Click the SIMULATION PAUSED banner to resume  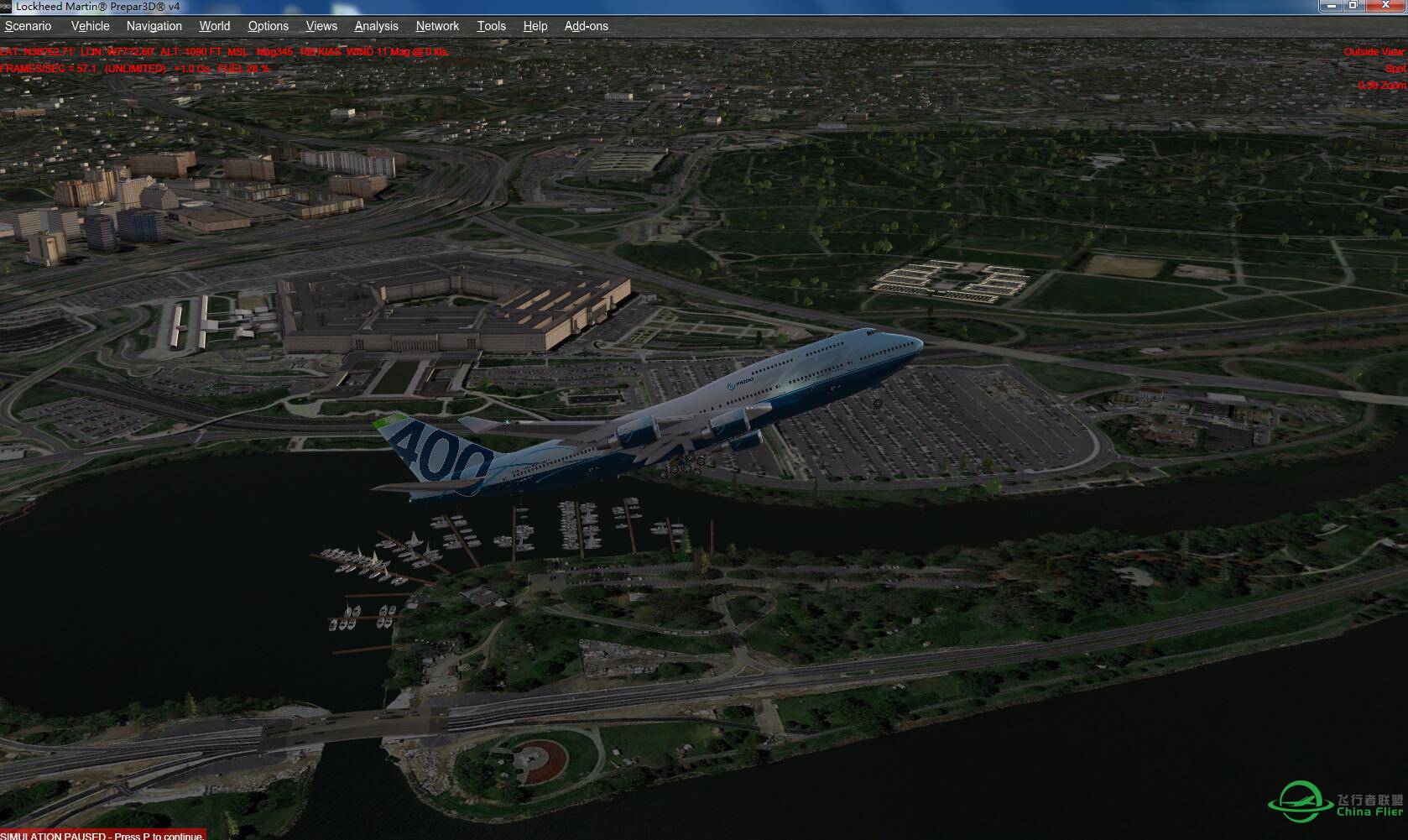(101, 835)
